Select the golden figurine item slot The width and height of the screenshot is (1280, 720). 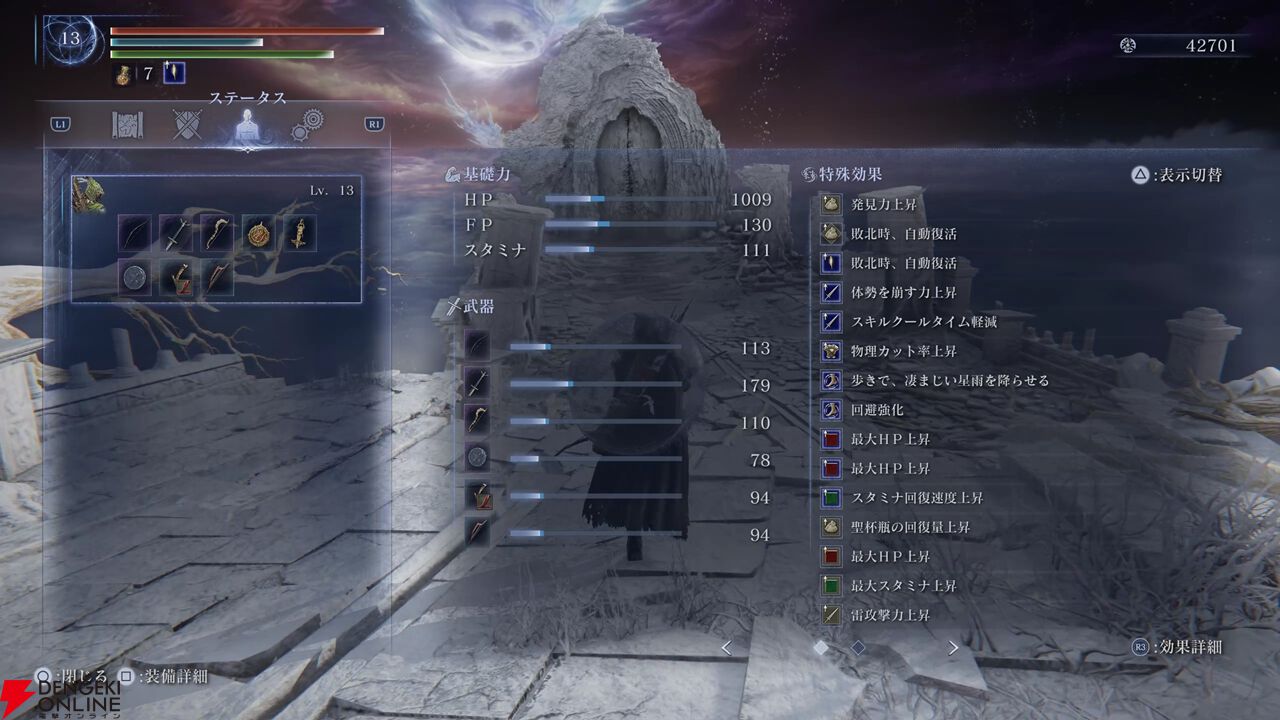pos(300,234)
